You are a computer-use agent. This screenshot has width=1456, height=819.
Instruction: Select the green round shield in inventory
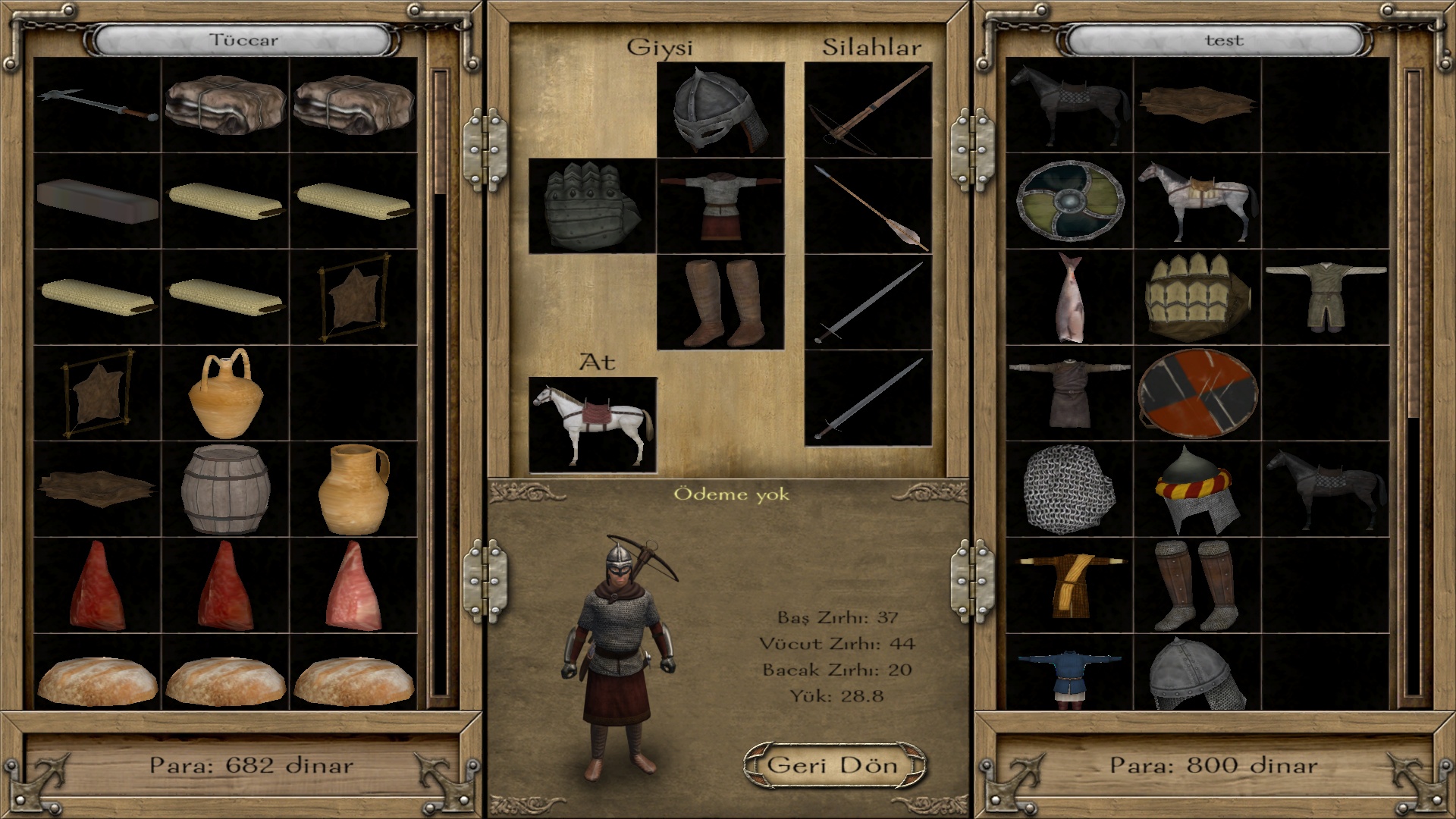click(1069, 201)
